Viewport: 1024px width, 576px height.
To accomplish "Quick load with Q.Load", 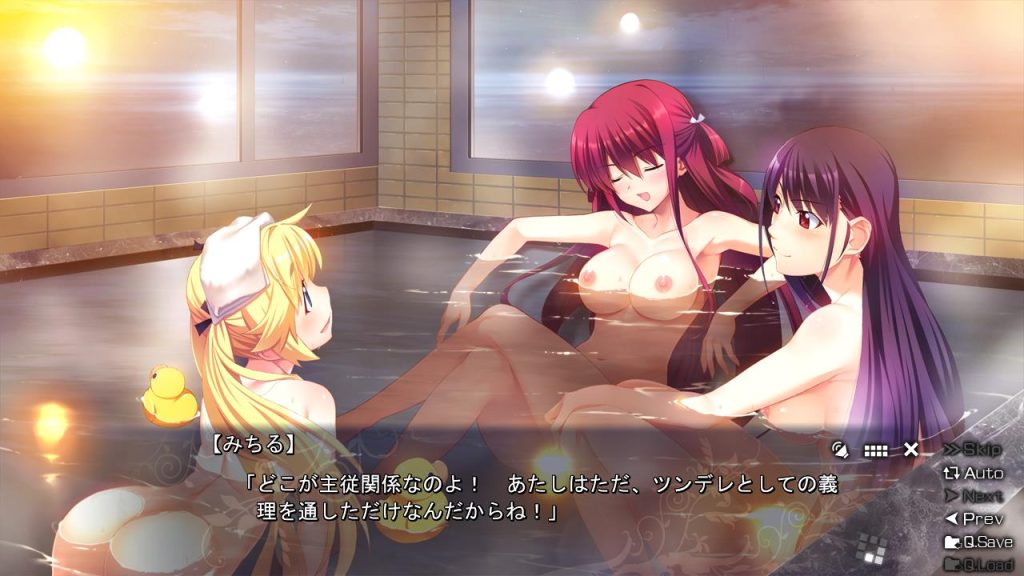I will [x=978, y=564].
